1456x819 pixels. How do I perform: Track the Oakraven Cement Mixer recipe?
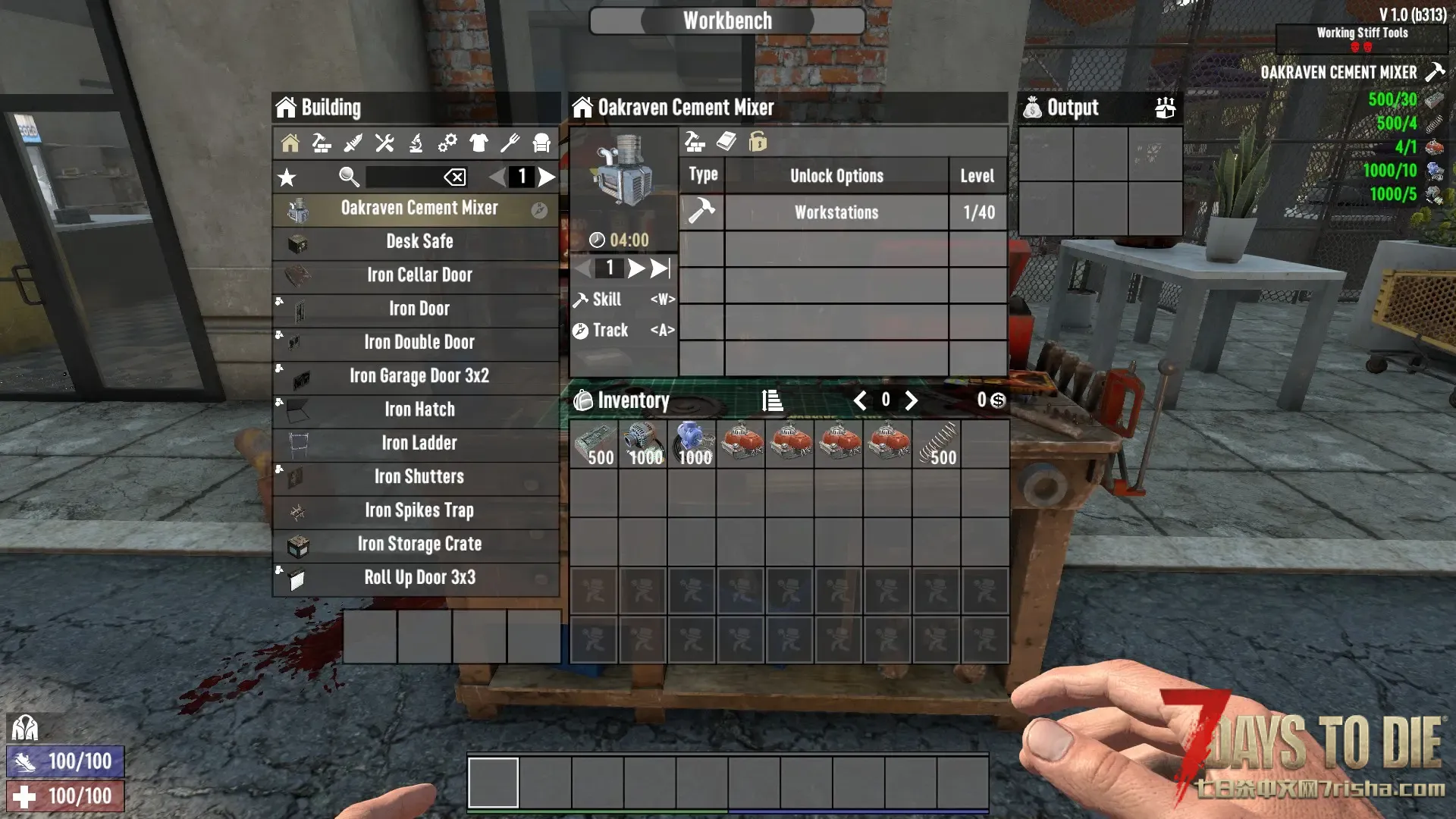(623, 331)
